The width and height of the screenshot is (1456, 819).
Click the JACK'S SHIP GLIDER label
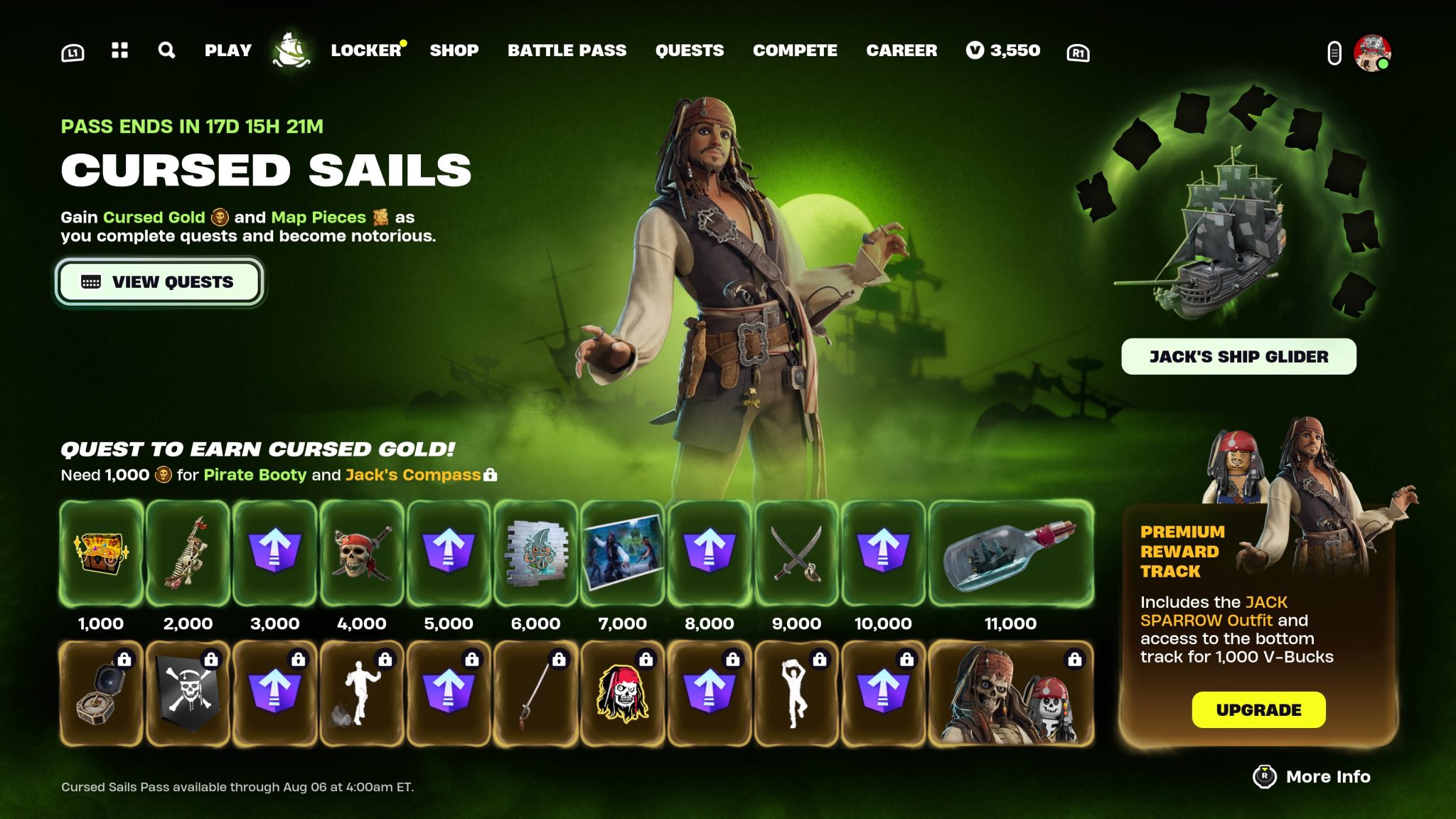click(x=1238, y=357)
